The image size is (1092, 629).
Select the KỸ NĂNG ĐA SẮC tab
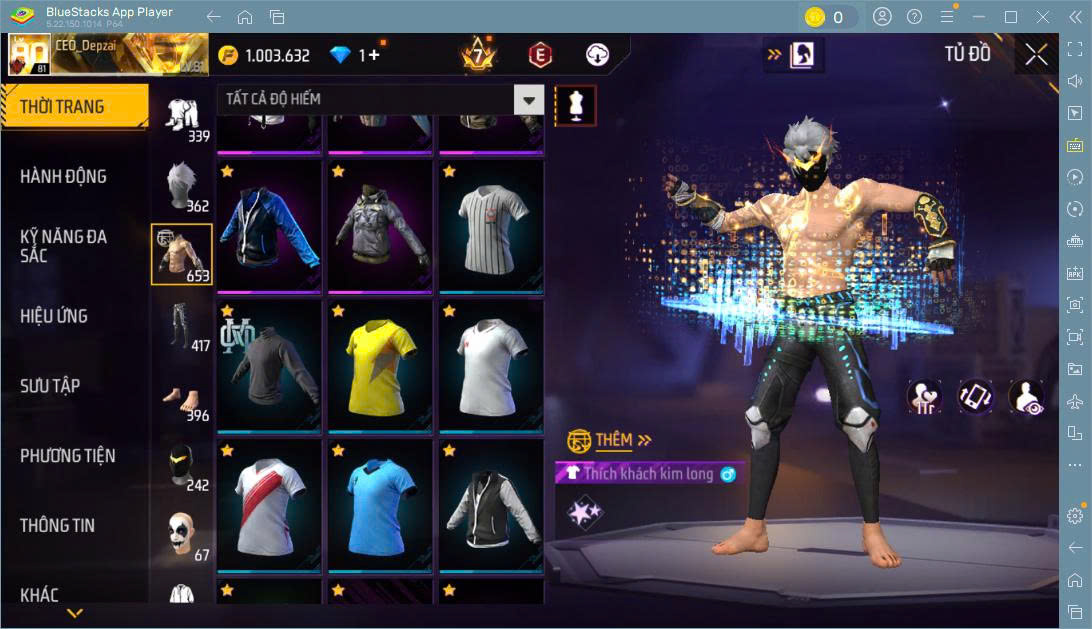64,246
